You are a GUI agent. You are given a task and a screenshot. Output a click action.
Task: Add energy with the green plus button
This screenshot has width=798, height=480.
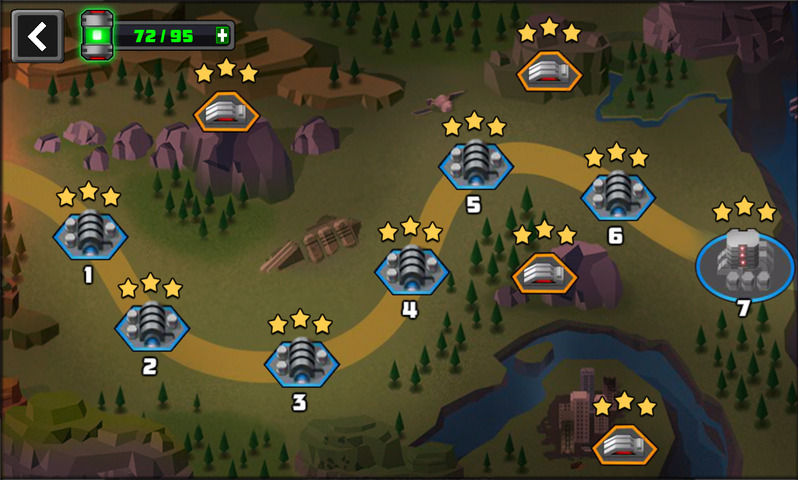tap(222, 36)
